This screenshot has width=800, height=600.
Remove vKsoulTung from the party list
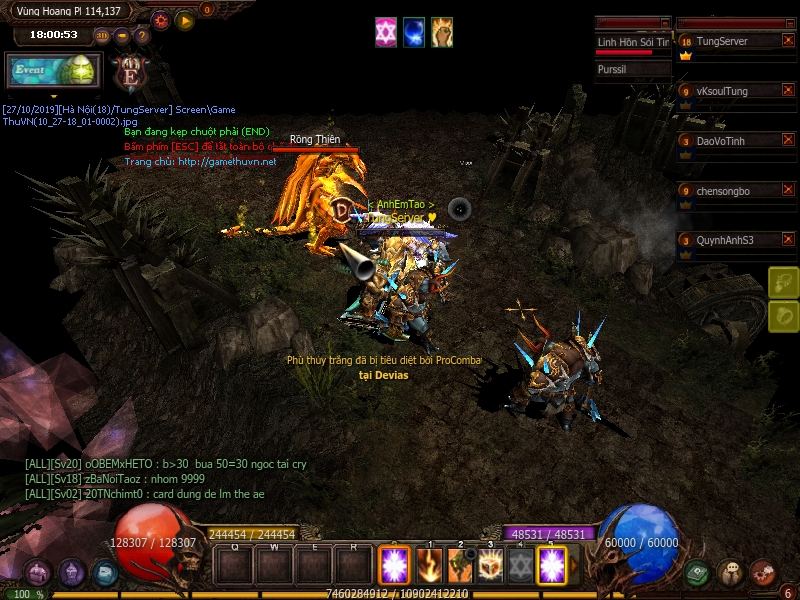point(788,91)
